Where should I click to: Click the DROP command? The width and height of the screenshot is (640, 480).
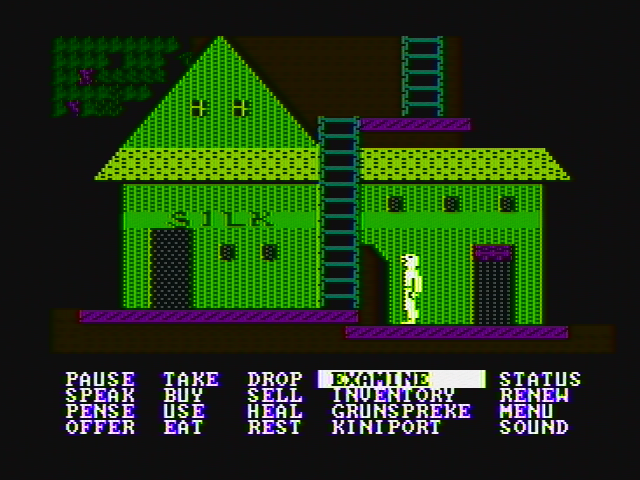pos(275,379)
